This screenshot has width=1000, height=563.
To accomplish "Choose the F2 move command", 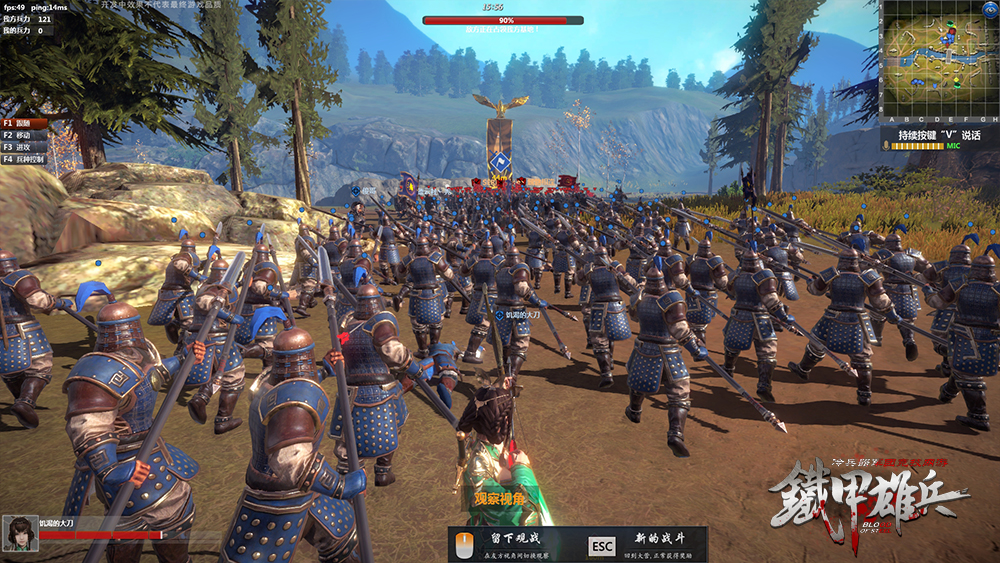I will pyautogui.click(x=22, y=135).
